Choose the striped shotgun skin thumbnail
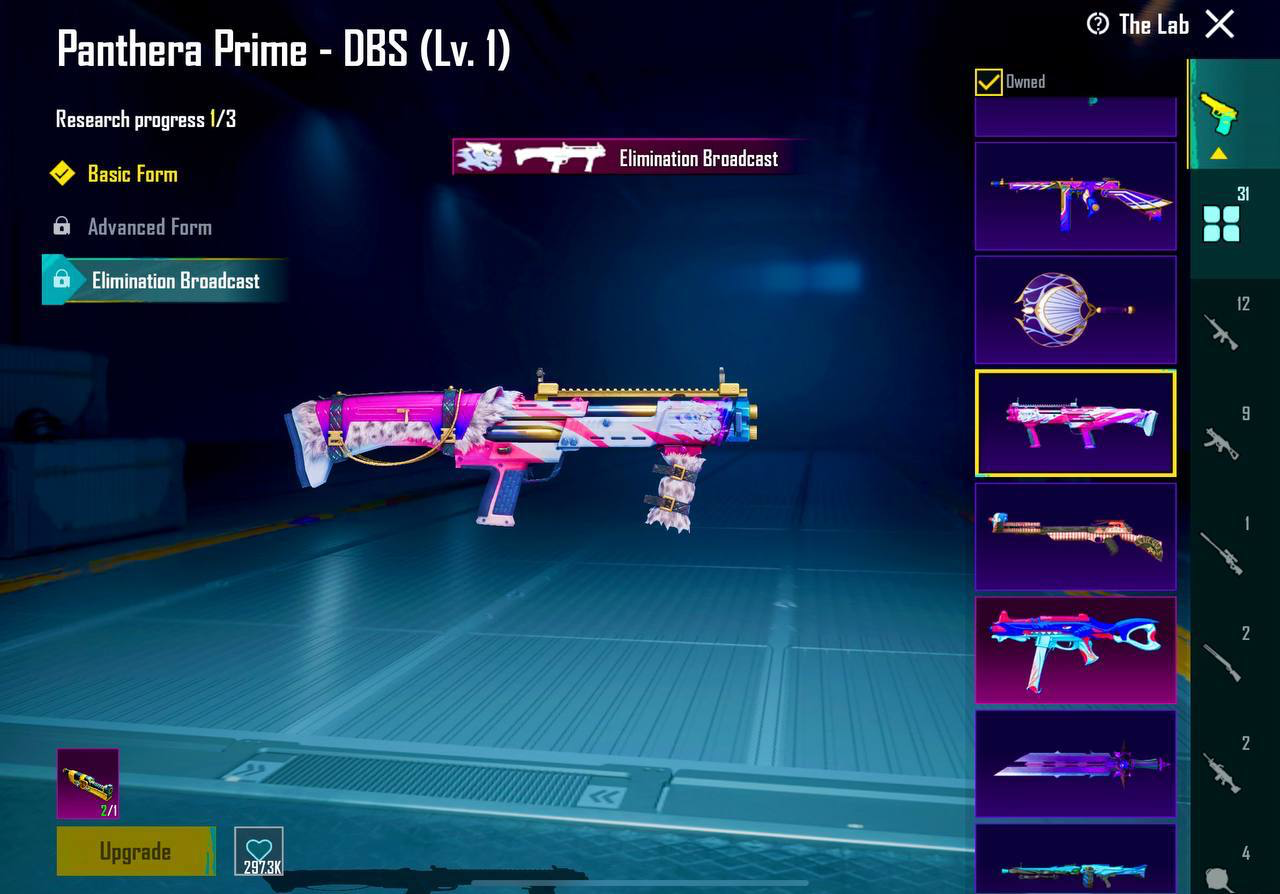 (x=1075, y=537)
